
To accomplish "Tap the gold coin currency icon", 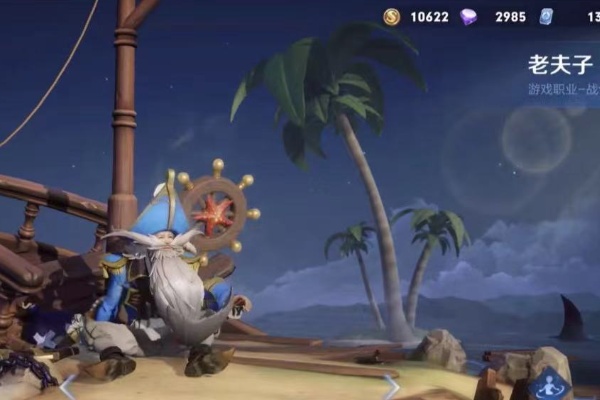I will coord(392,16).
